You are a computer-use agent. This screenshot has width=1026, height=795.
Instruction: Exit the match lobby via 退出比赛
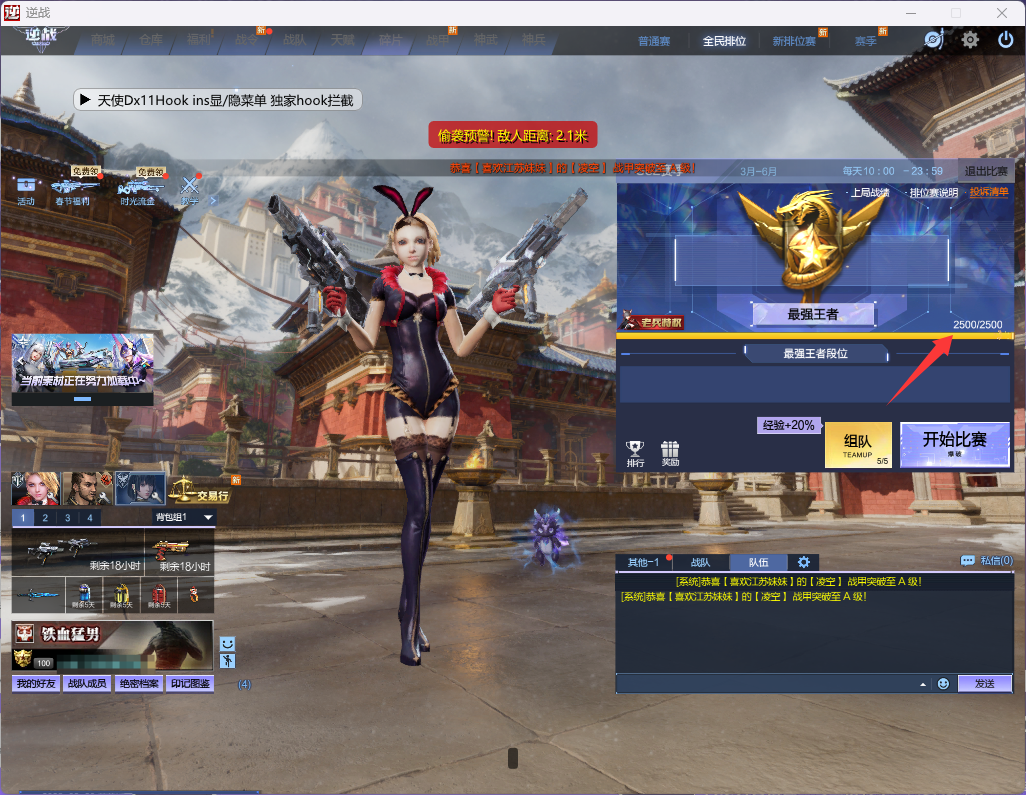985,171
